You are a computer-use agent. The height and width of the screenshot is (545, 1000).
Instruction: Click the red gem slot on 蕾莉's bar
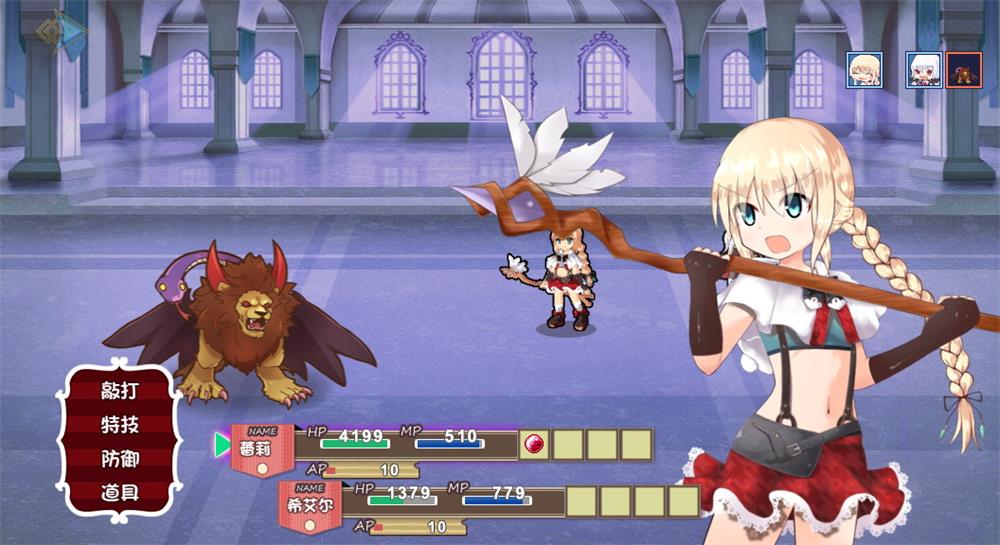tap(534, 445)
